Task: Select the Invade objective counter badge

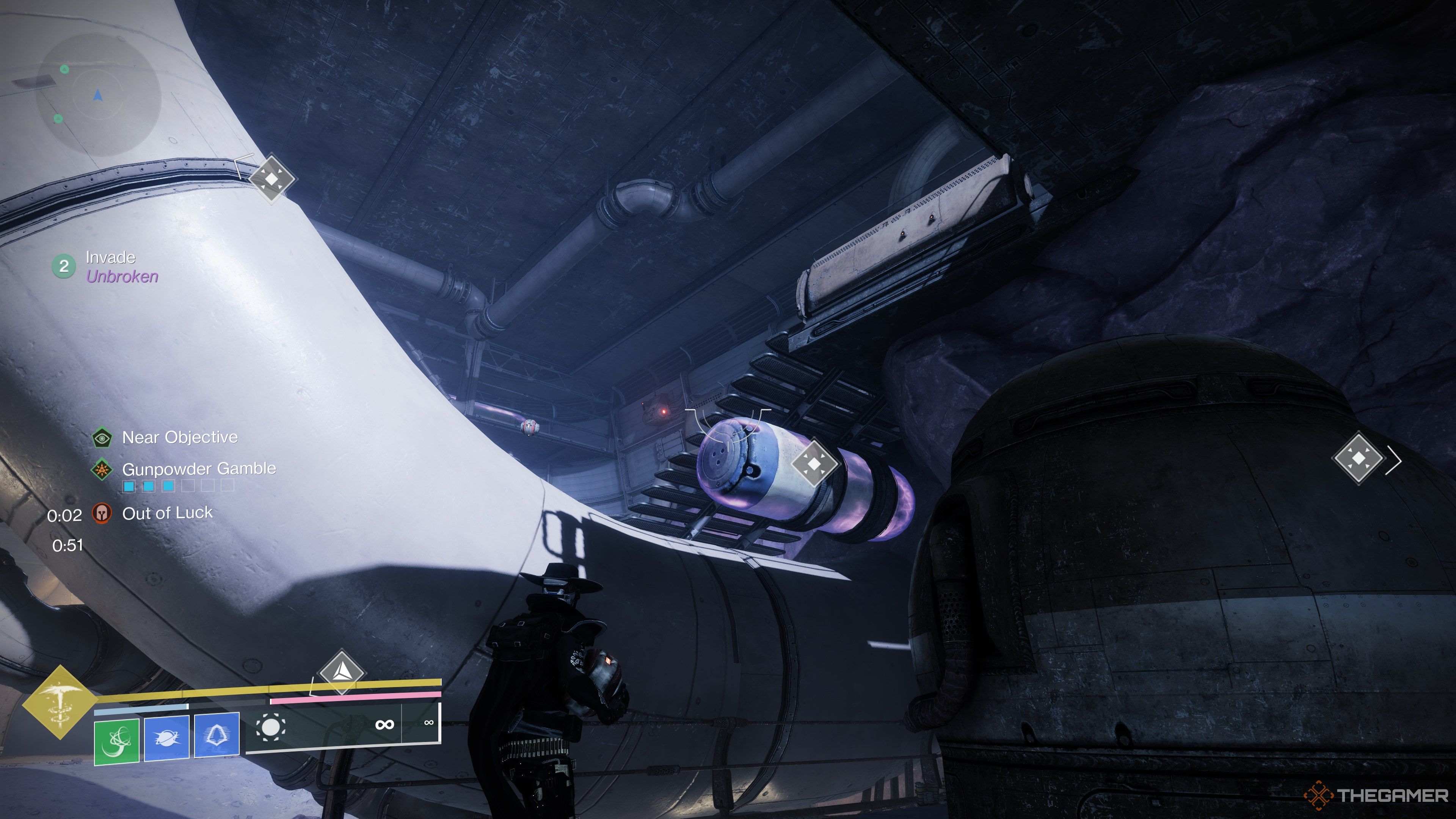Action: pos(64,266)
